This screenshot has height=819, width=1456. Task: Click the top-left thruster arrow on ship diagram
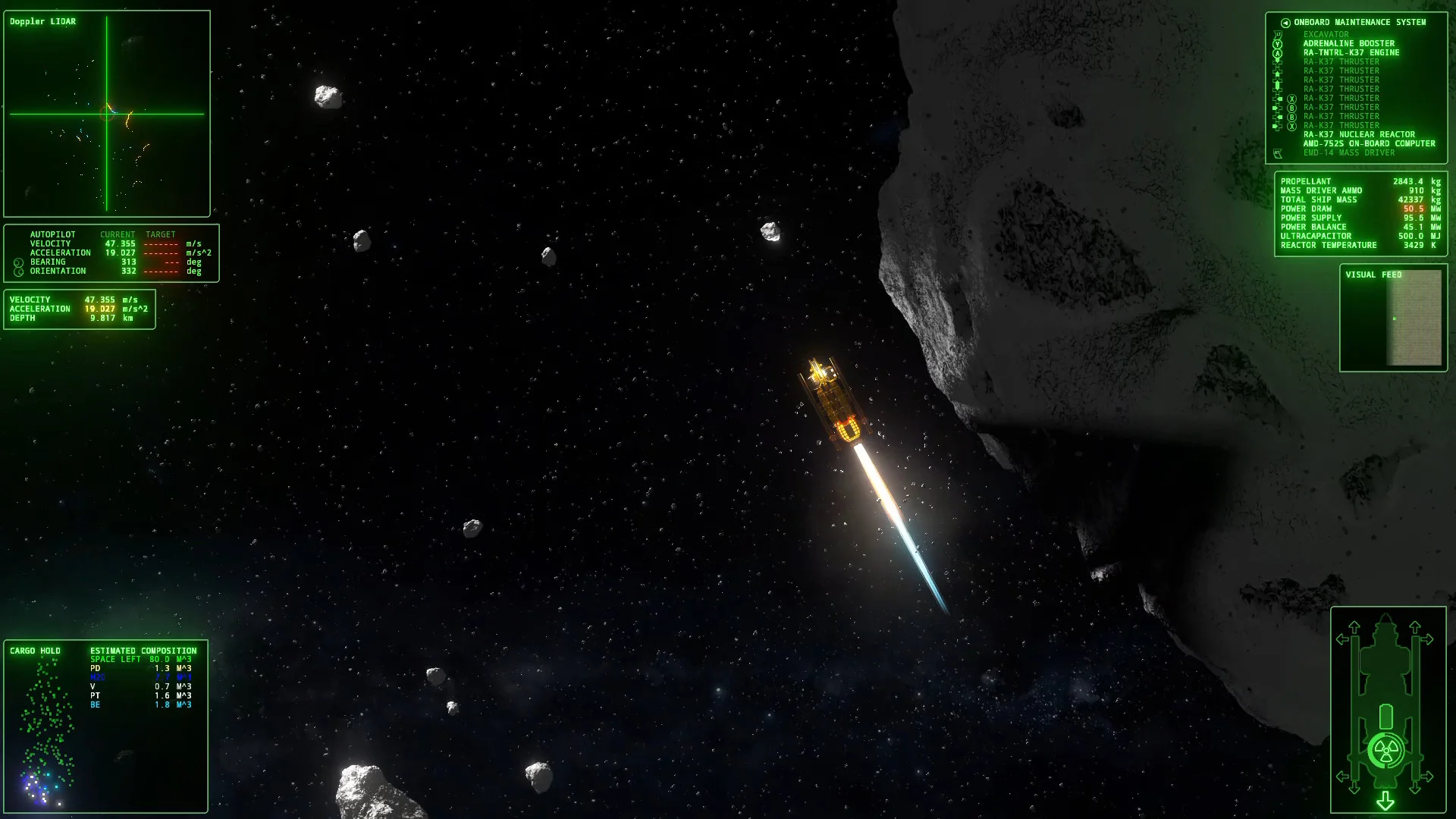(1354, 626)
